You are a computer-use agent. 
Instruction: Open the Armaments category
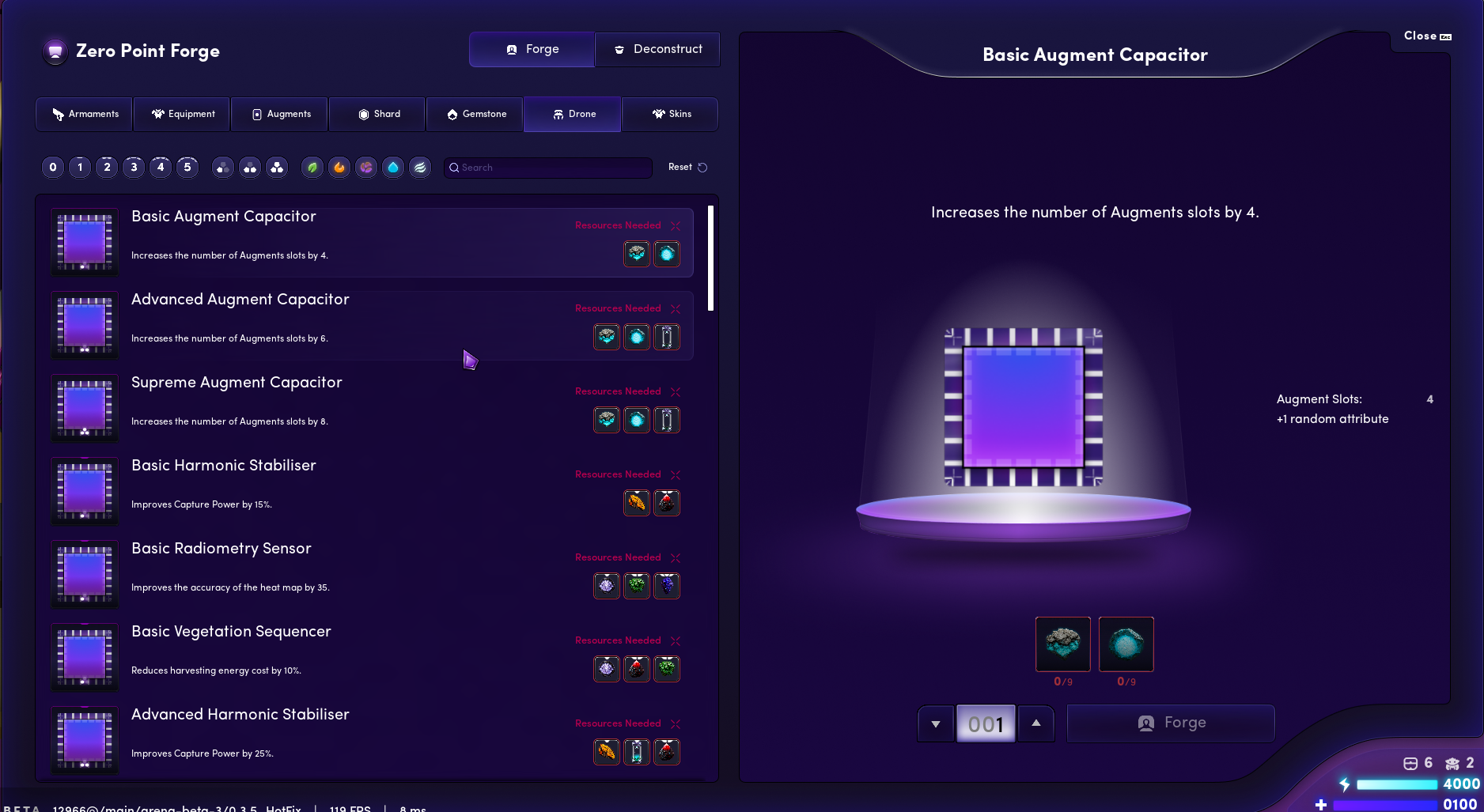tap(85, 114)
